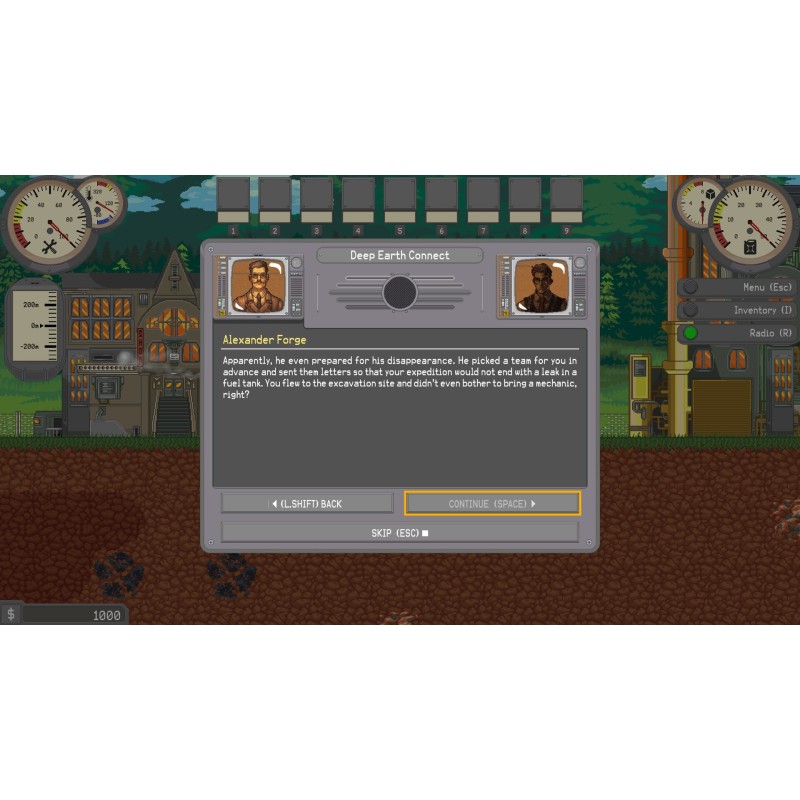
Task: Skip the Deep Earth Connect conversation
Action: pos(399,533)
